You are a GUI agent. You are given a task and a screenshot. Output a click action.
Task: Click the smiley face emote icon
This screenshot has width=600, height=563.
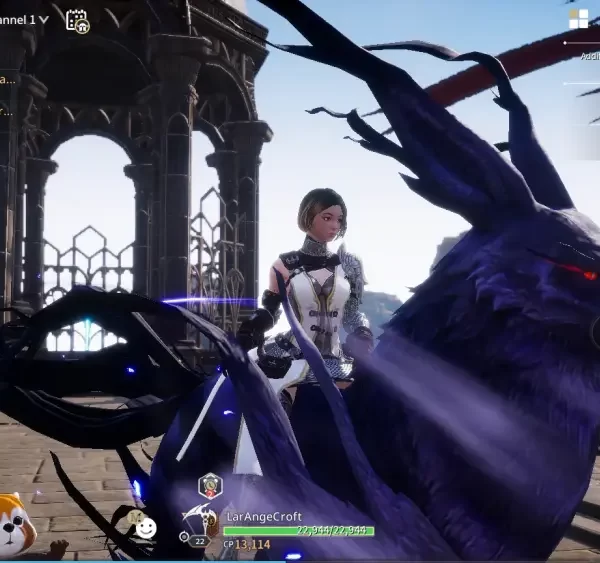[x=146, y=527]
